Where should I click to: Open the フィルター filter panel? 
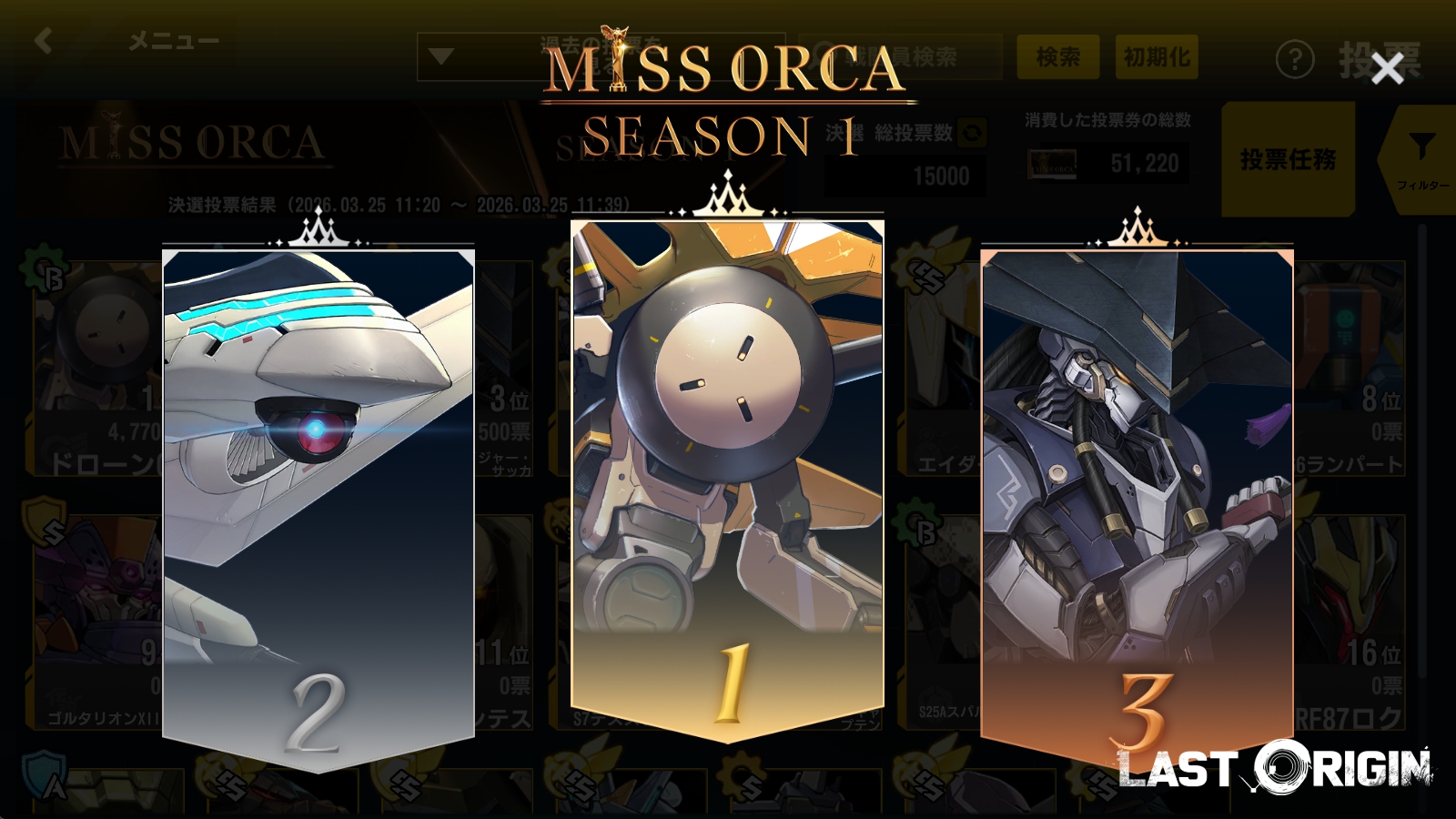[1421, 160]
